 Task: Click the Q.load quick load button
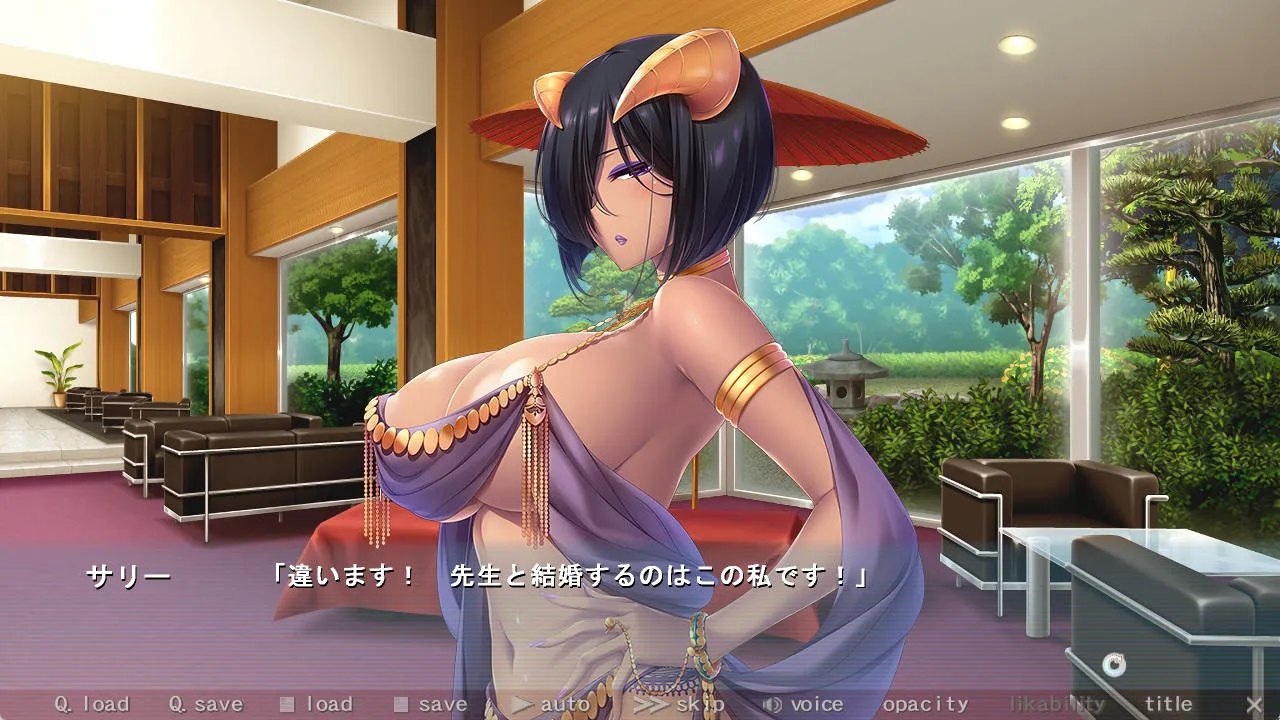point(92,704)
